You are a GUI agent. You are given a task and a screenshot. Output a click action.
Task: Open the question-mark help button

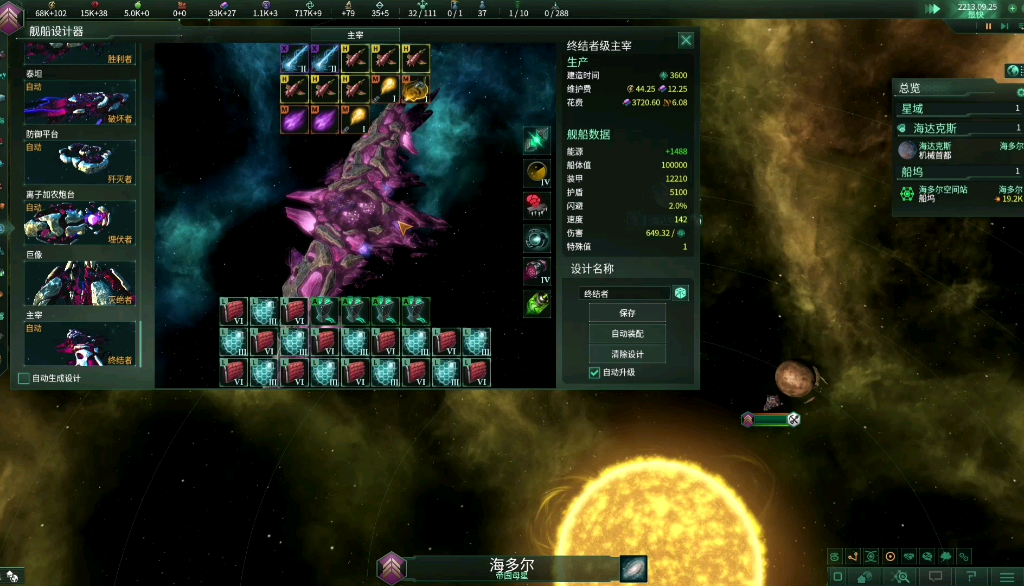tap(970, 576)
